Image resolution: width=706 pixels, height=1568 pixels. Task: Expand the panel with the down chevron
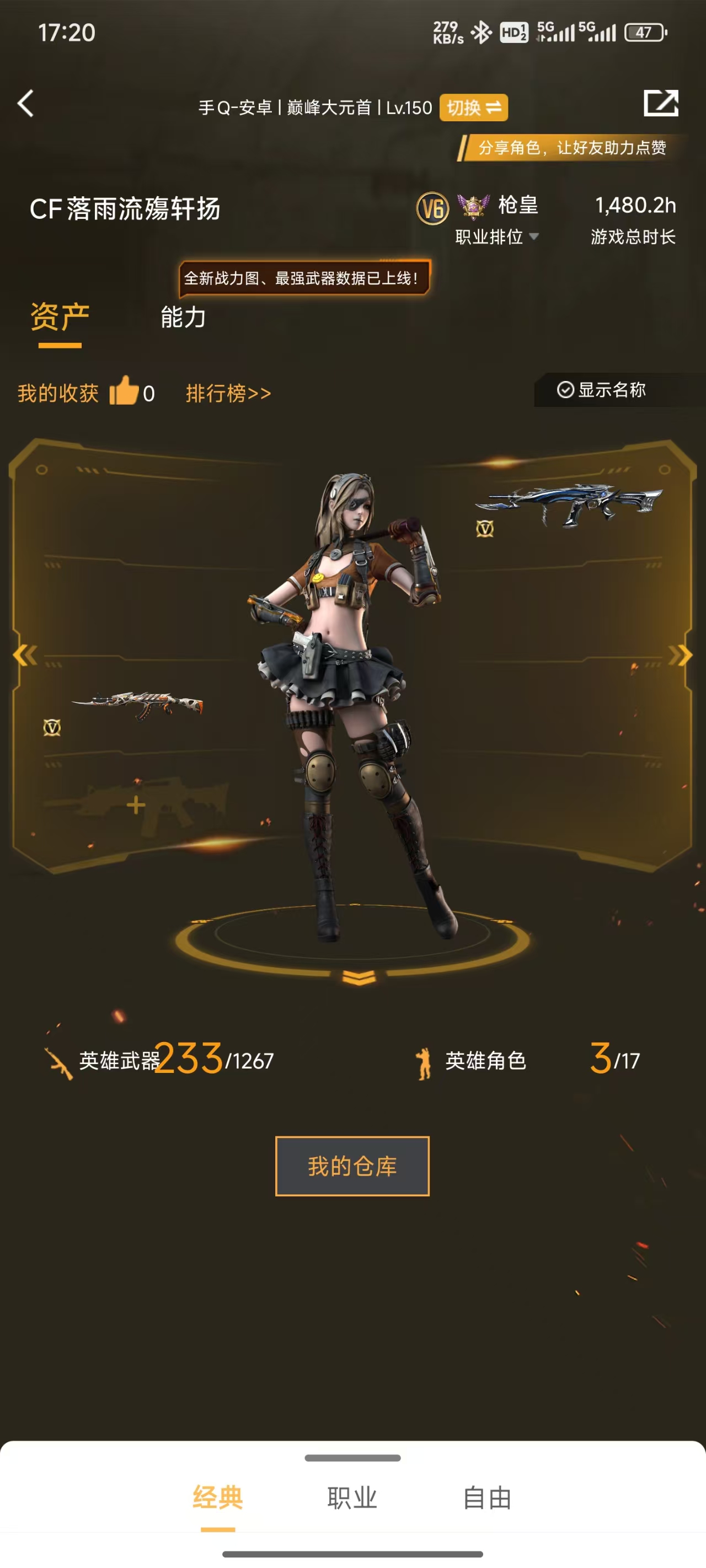(359, 978)
